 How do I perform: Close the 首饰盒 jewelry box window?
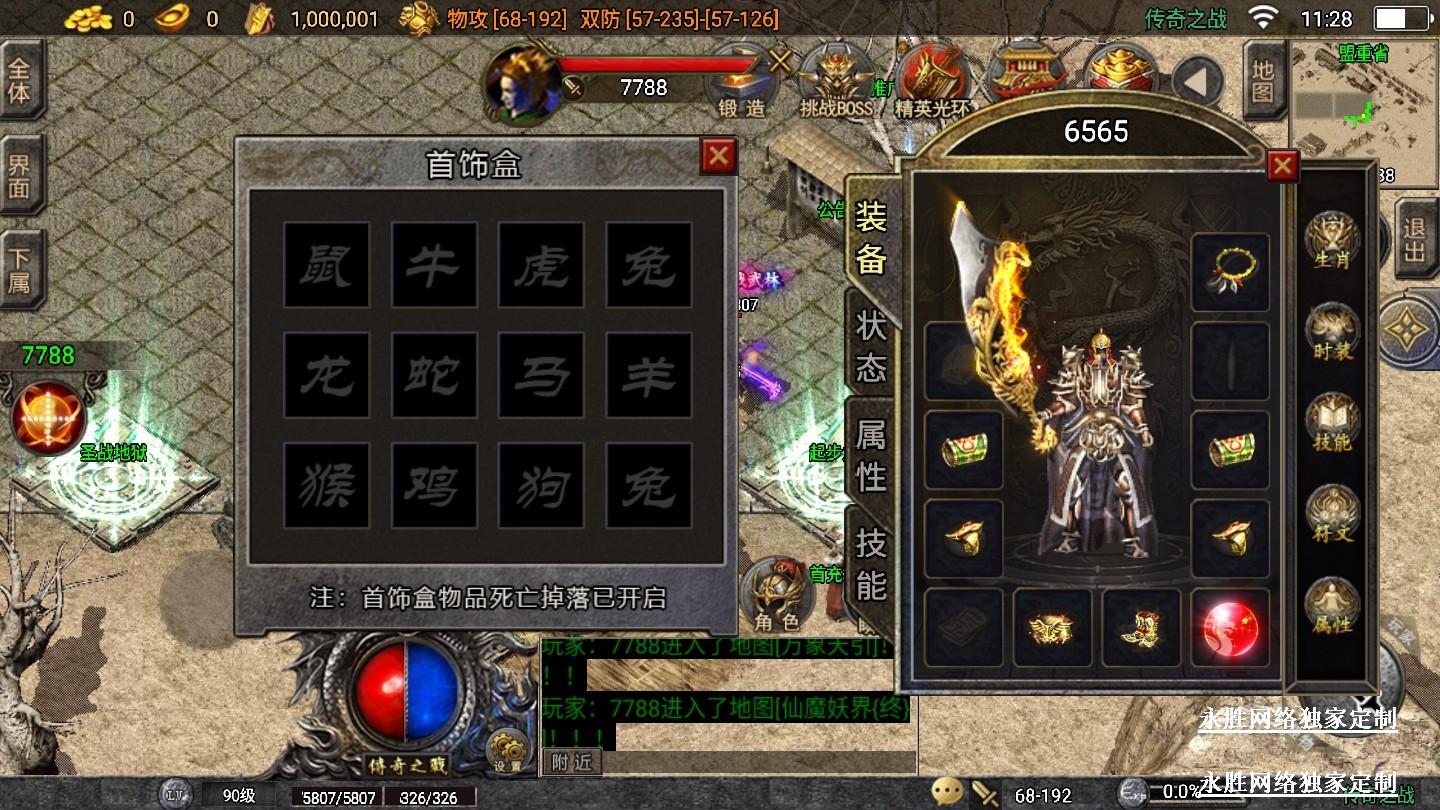pos(718,156)
